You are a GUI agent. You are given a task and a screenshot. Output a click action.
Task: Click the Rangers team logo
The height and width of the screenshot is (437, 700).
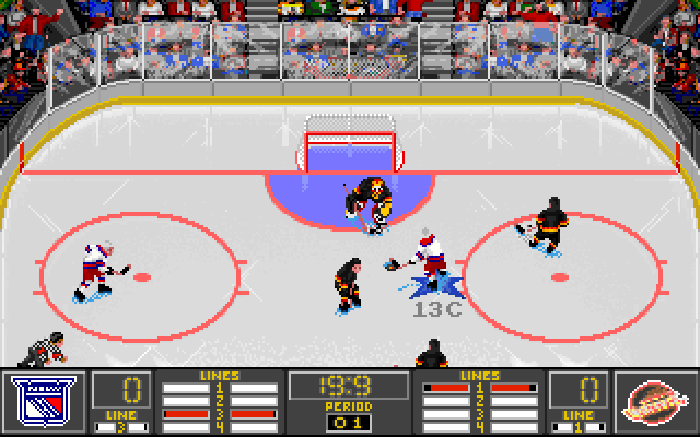click(47, 402)
